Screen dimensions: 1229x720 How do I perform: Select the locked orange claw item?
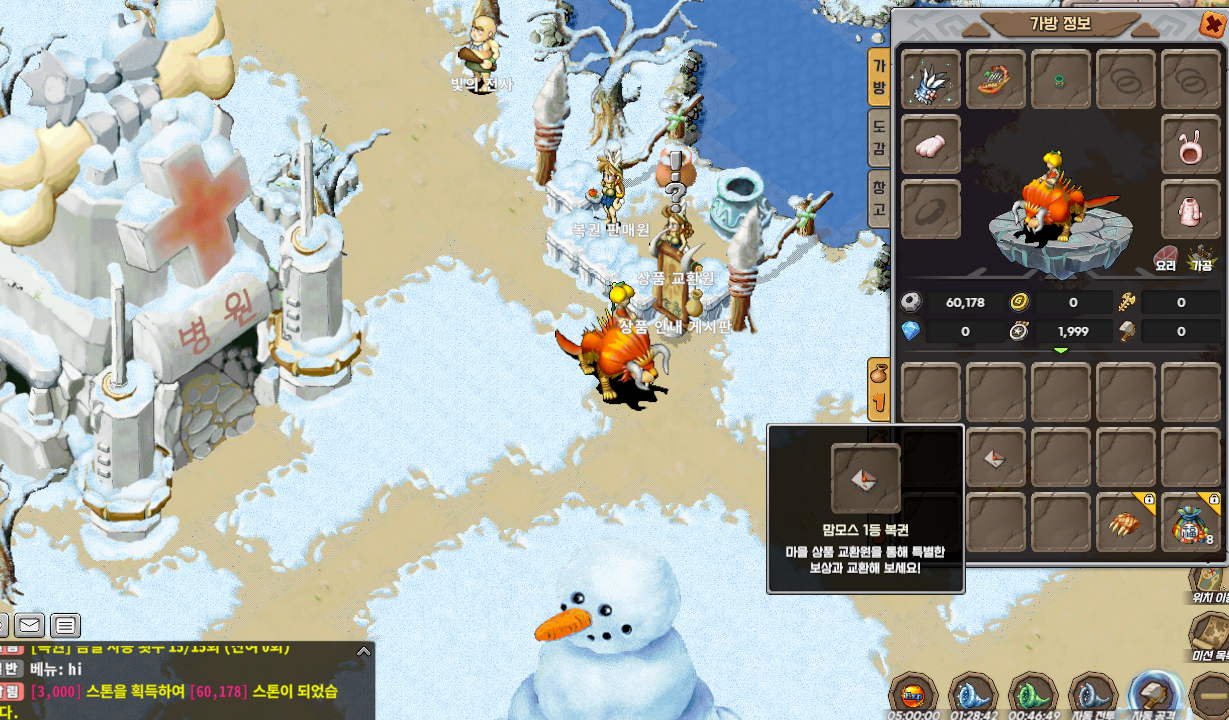tap(1126, 522)
